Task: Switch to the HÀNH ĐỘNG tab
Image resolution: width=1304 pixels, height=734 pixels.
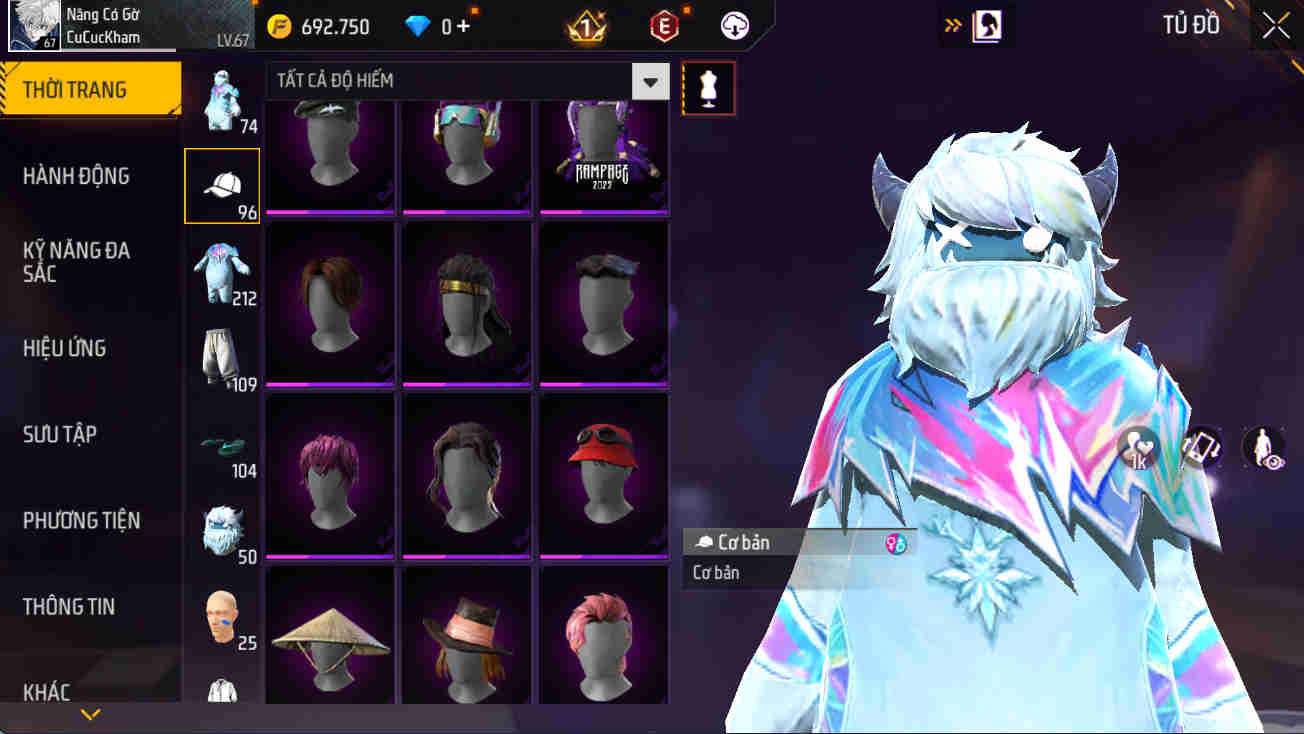Action: (x=88, y=175)
